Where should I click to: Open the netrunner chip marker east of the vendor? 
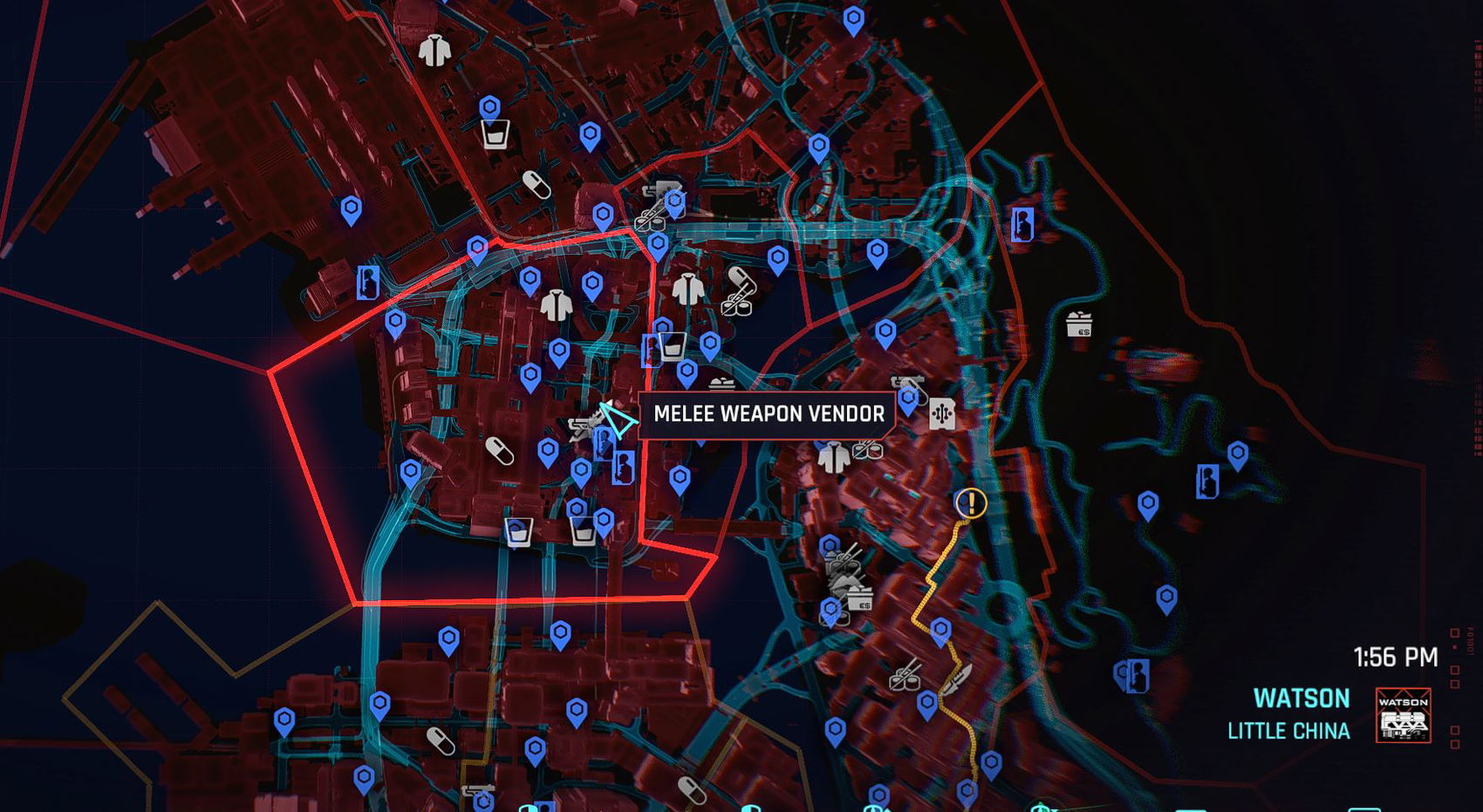(x=942, y=413)
